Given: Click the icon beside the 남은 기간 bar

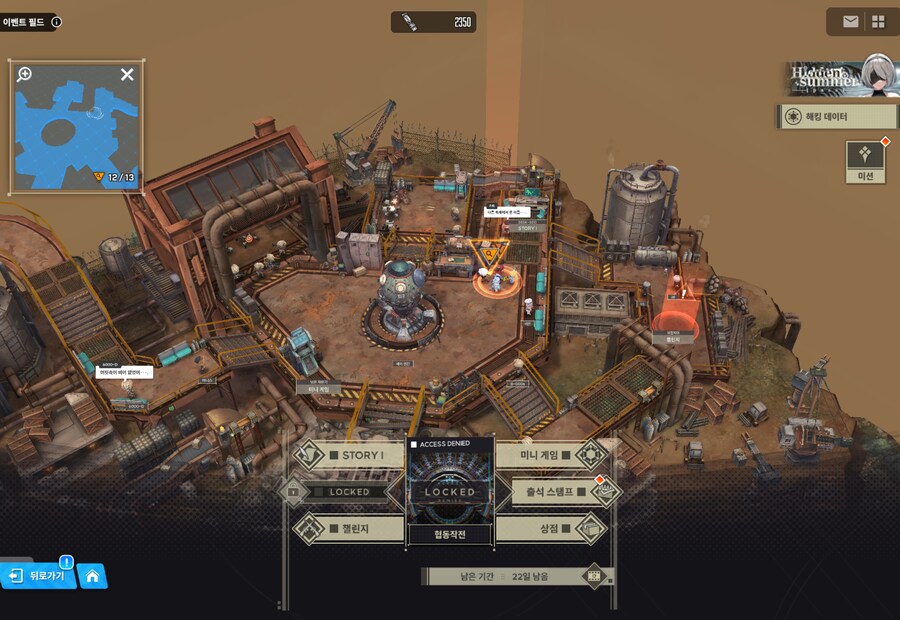Looking at the screenshot, I should point(596,576).
